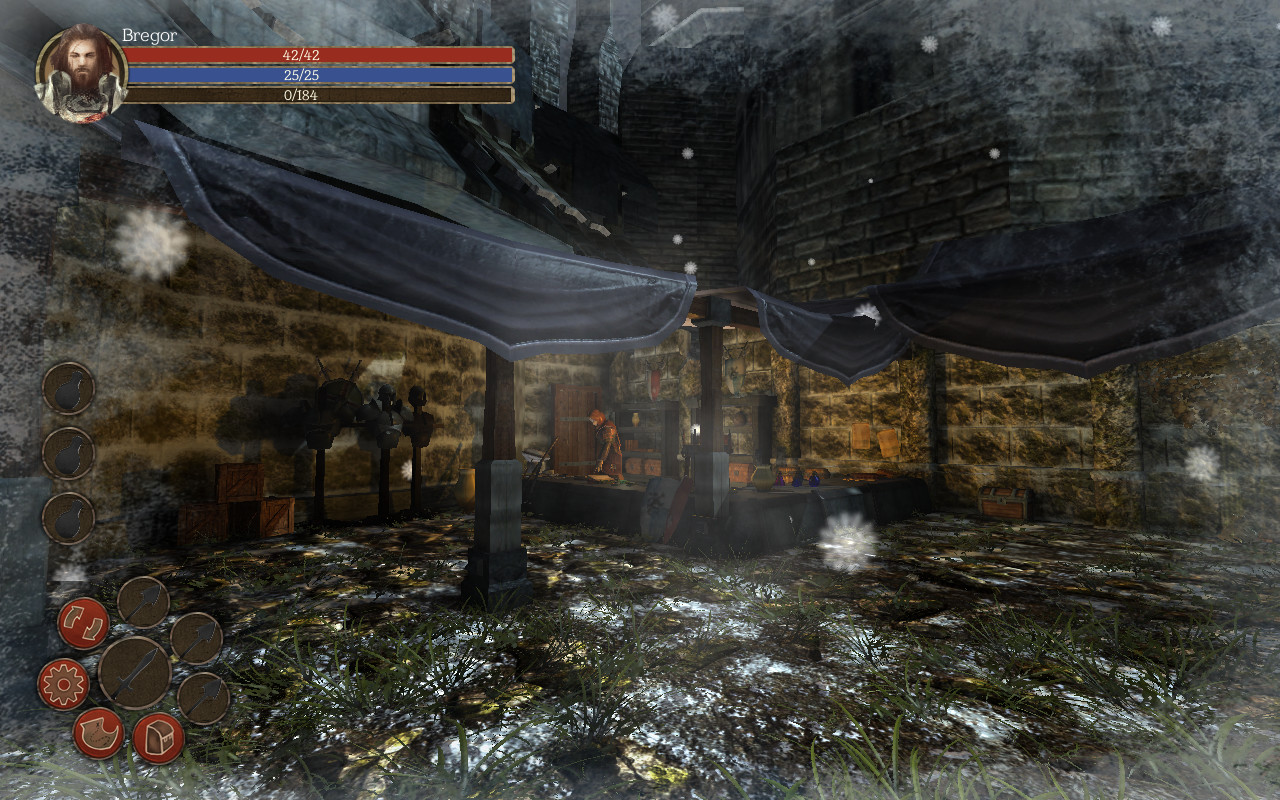1280x800 pixels.
Task: Select the large central sword slot
Action: coord(134,673)
